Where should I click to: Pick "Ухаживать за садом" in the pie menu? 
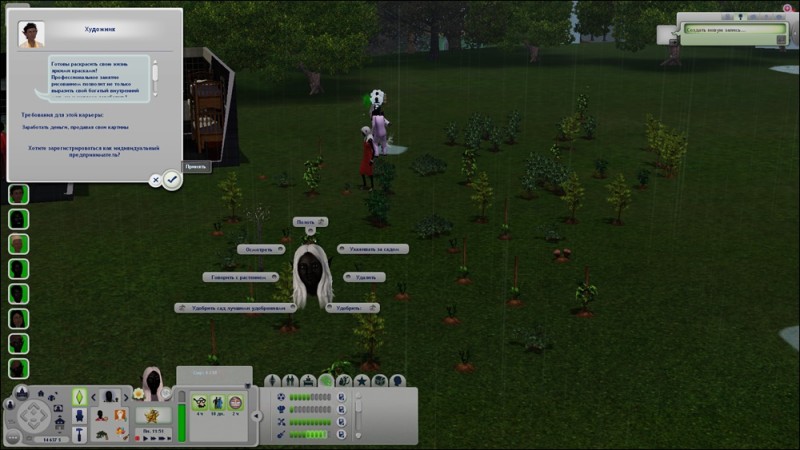tap(372, 249)
